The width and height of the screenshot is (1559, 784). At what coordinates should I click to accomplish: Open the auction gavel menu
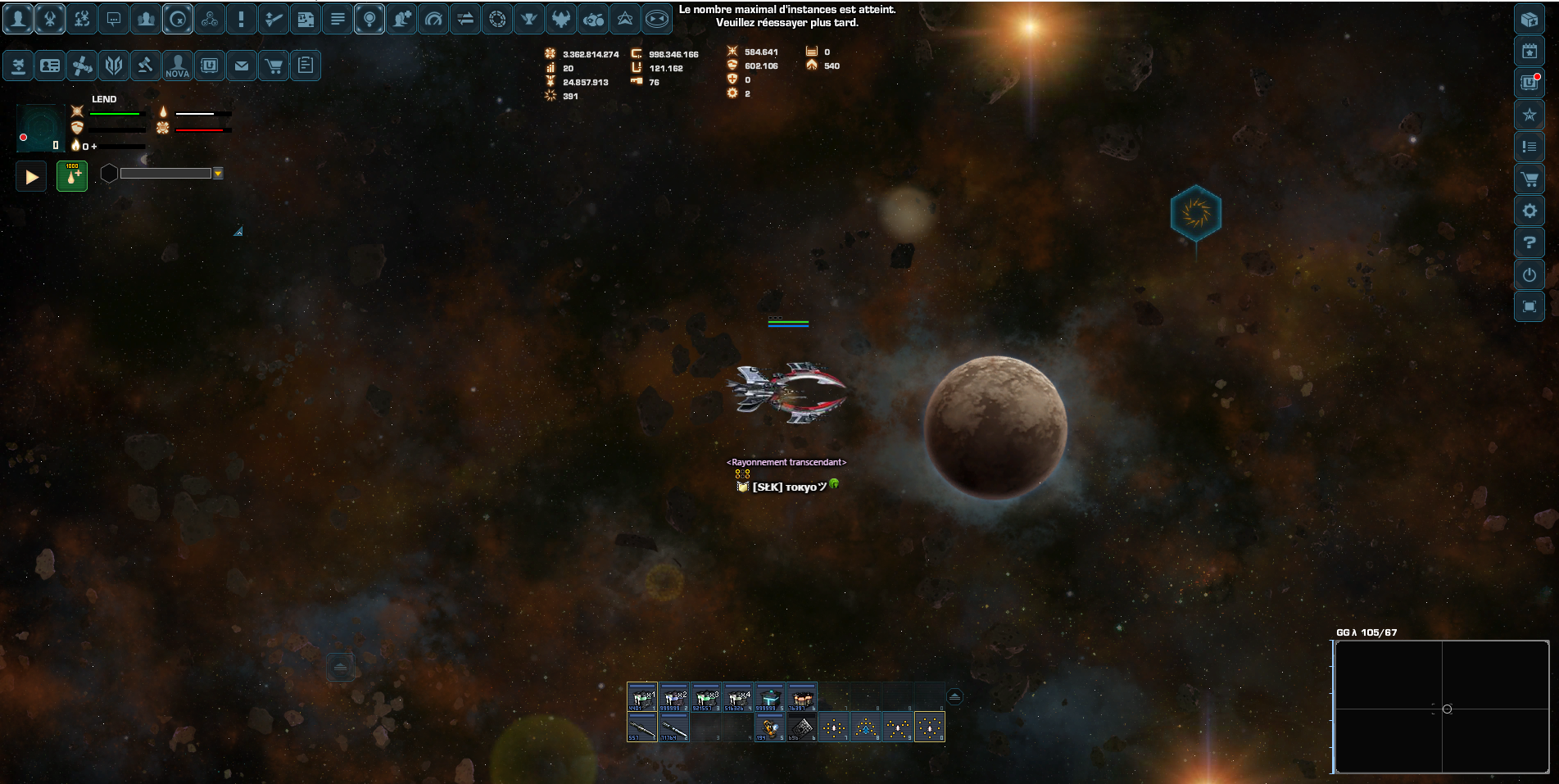tap(145, 66)
